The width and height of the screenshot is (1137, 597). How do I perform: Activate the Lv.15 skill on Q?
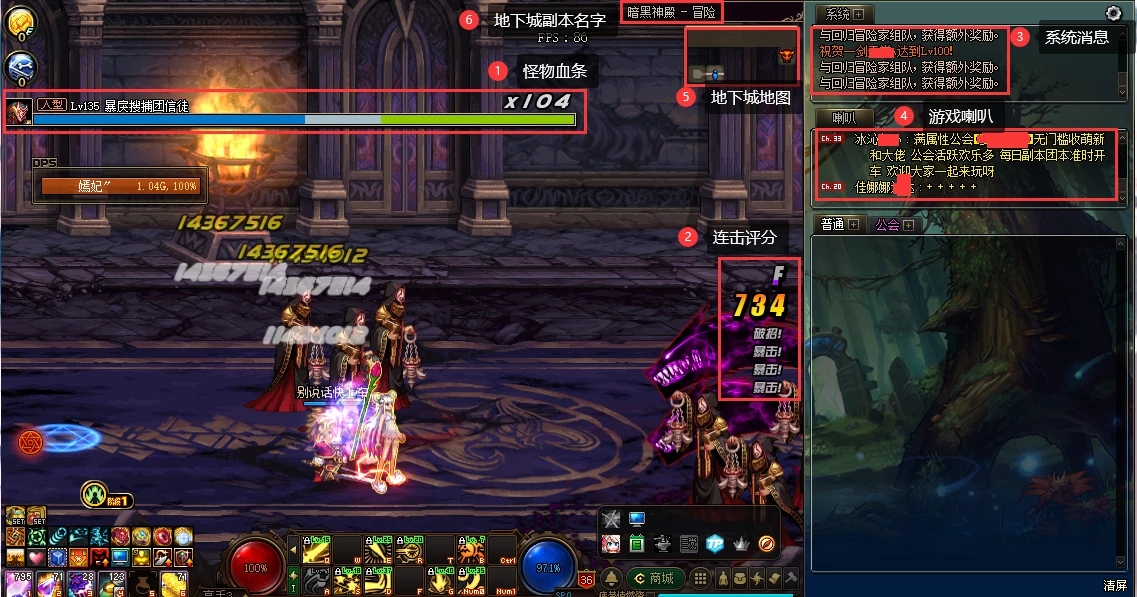(x=317, y=551)
